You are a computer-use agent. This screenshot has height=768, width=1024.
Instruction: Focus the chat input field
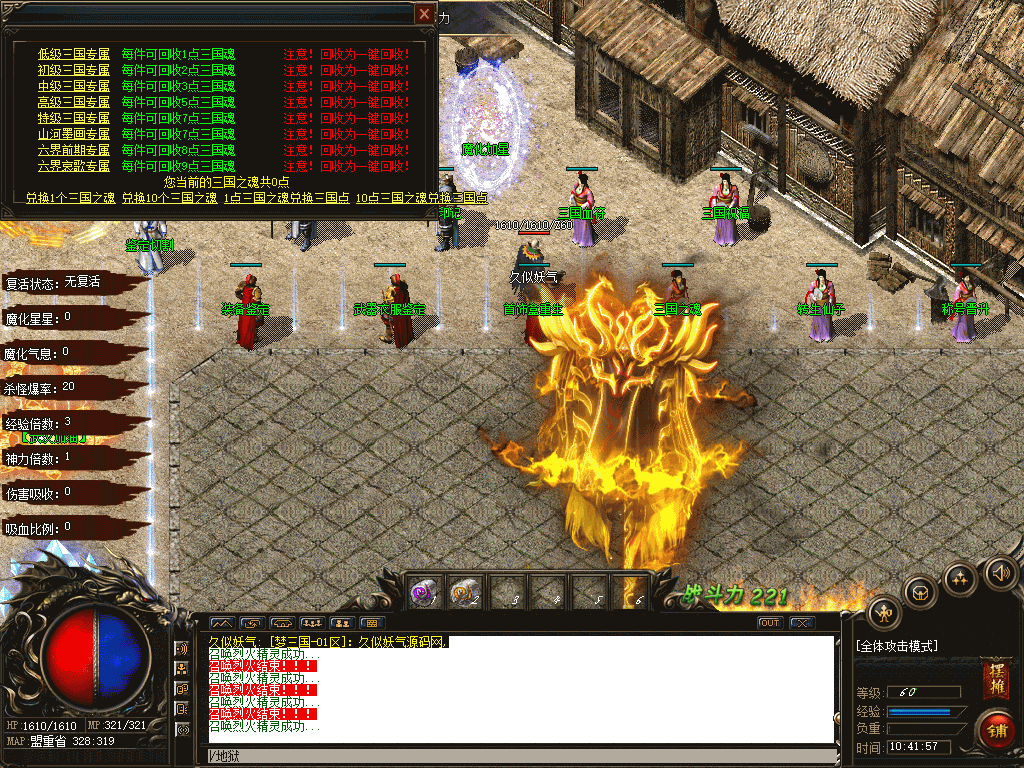[520, 755]
